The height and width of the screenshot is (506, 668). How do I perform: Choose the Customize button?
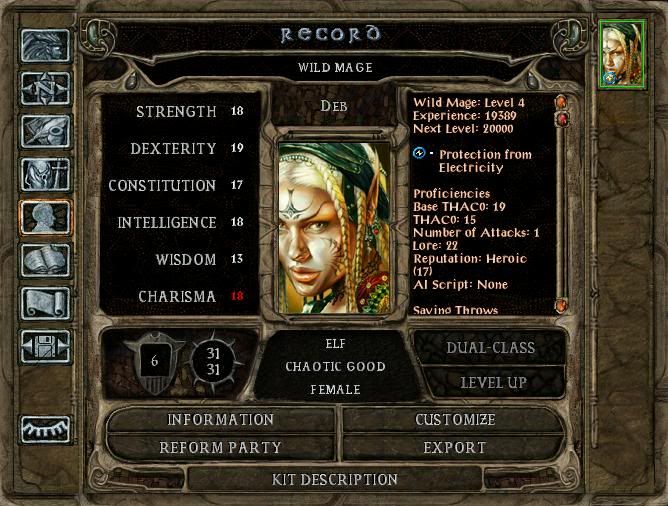click(x=455, y=420)
